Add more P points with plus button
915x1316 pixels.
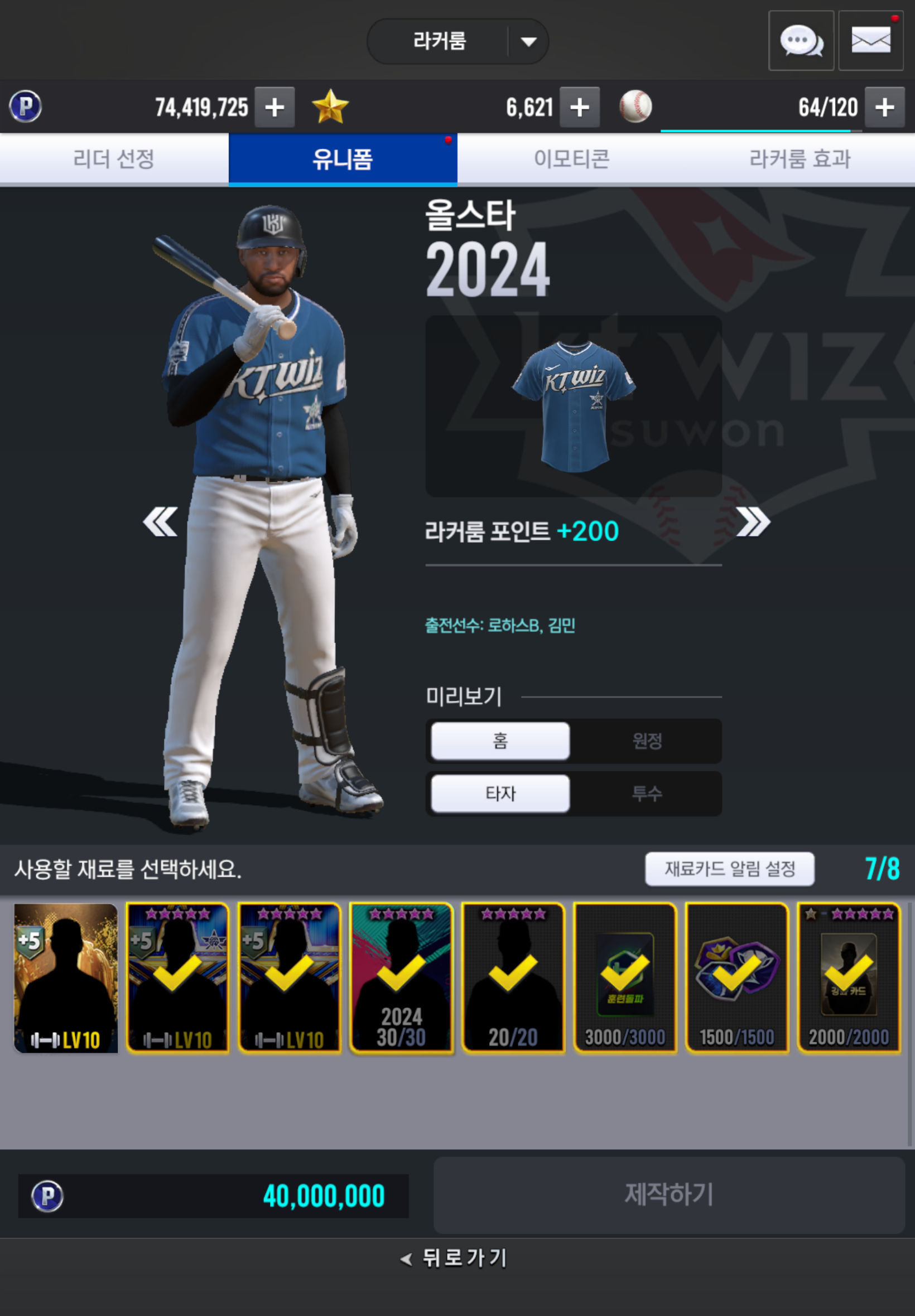(x=274, y=107)
